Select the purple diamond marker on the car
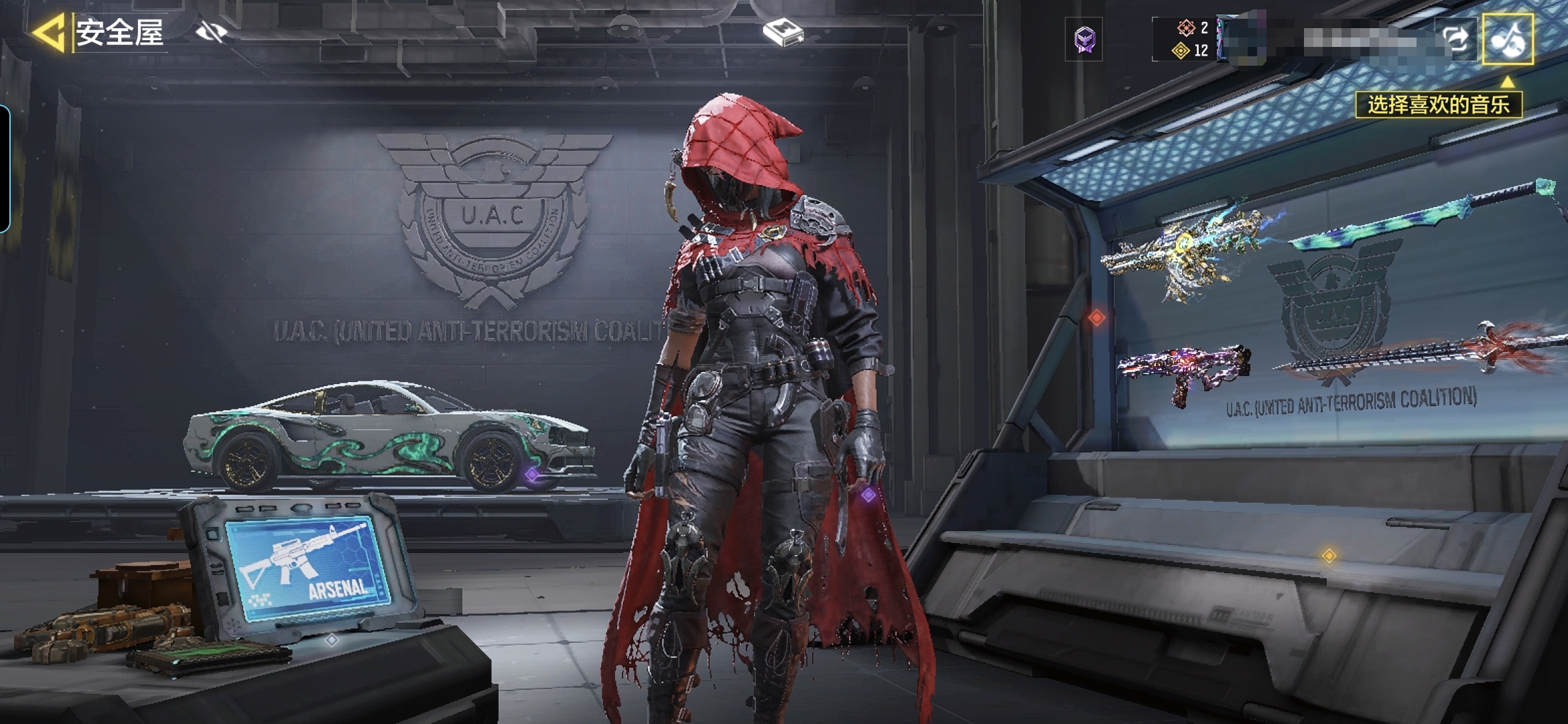The height and width of the screenshot is (724, 1568). coord(532,475)
